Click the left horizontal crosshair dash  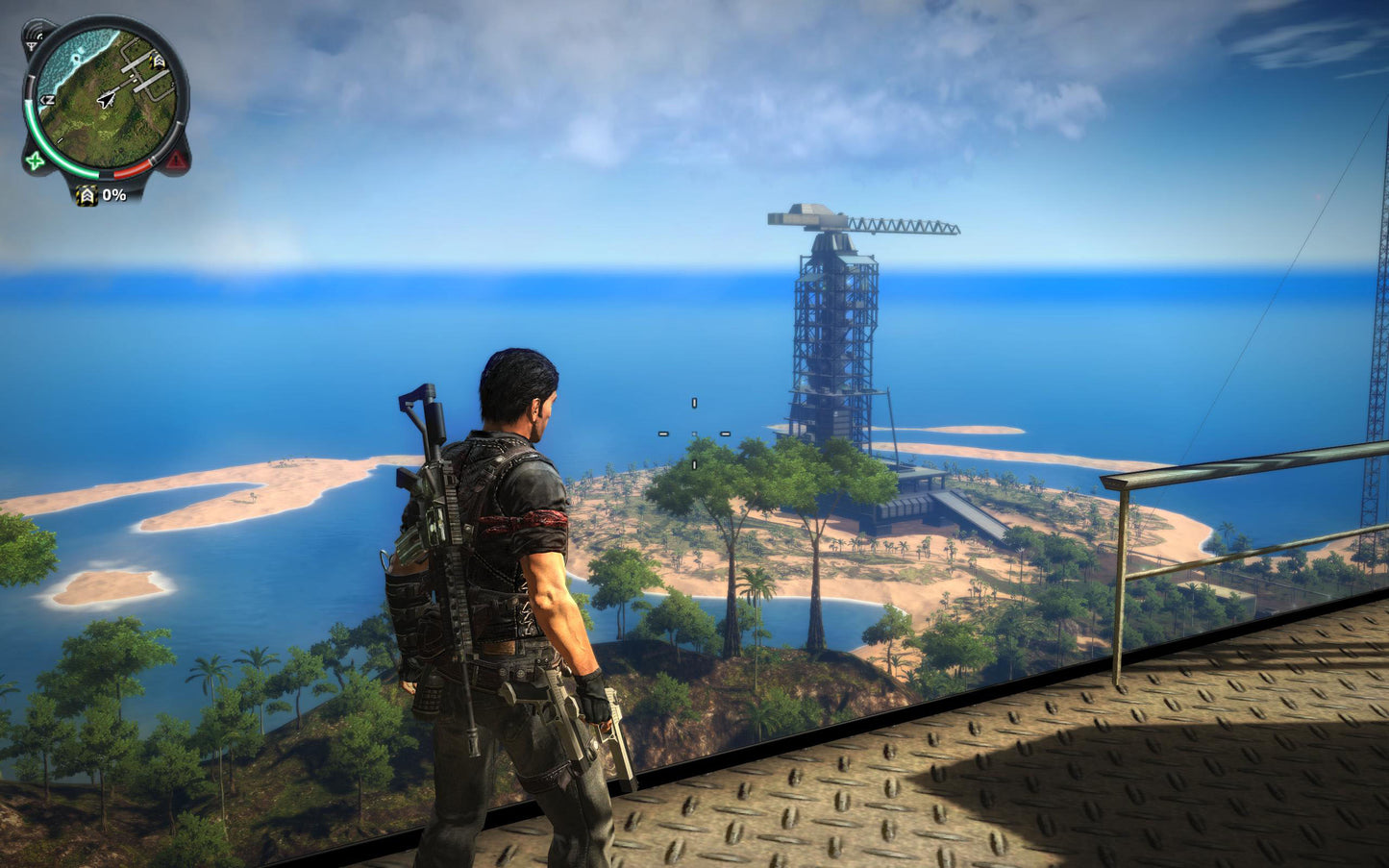663,434
